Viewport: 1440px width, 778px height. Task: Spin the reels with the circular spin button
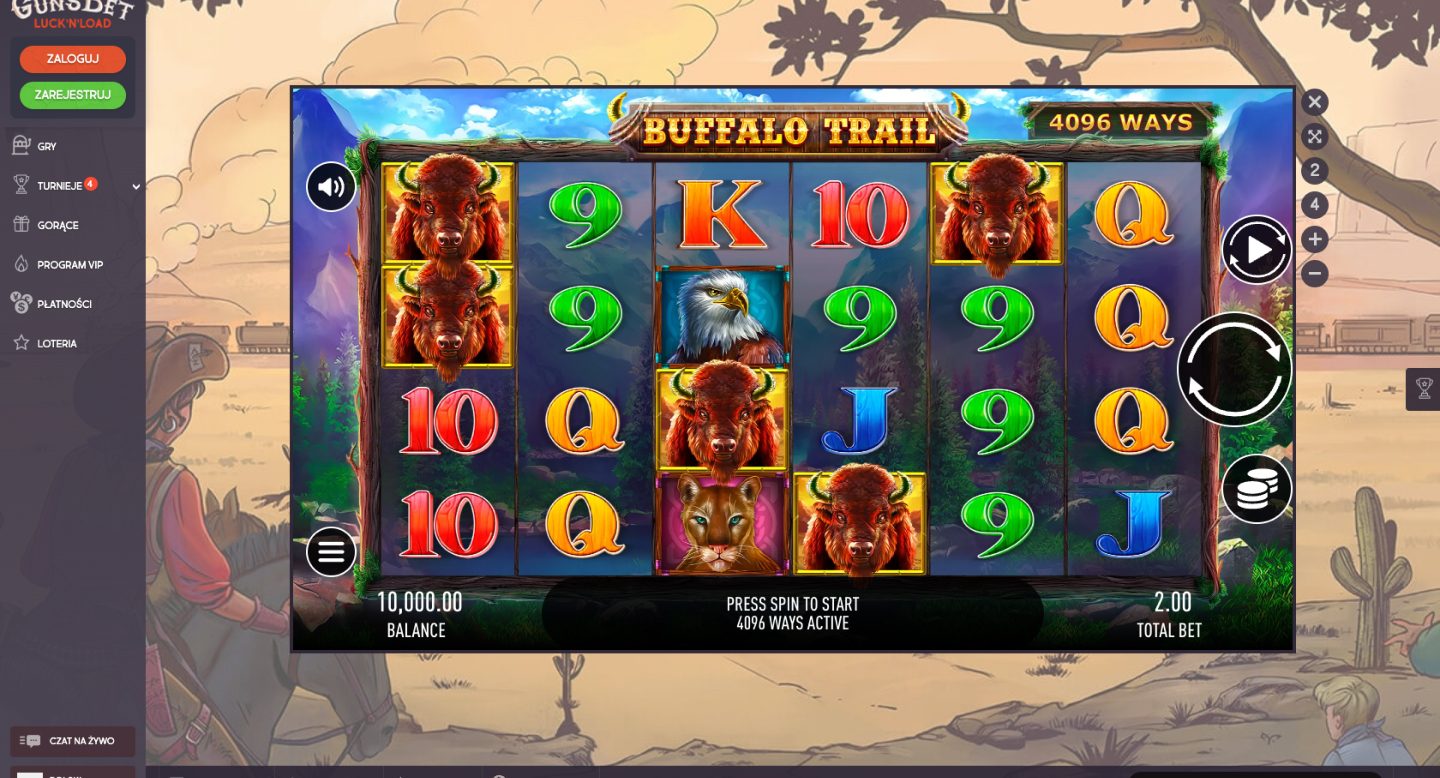click(x=1235, y=370)
